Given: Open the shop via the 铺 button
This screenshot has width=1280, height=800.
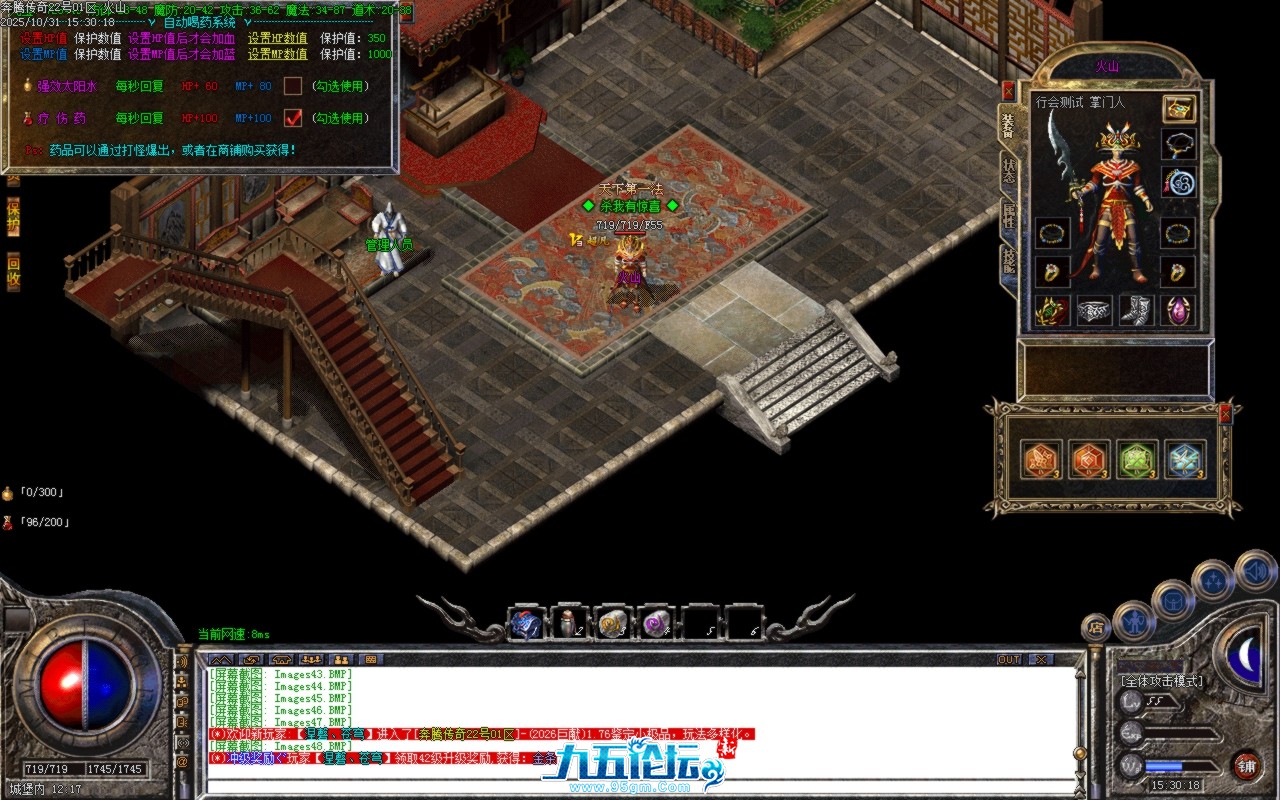Looking at the screenshot, I should pyautogui.click(x=1248, y=767).
